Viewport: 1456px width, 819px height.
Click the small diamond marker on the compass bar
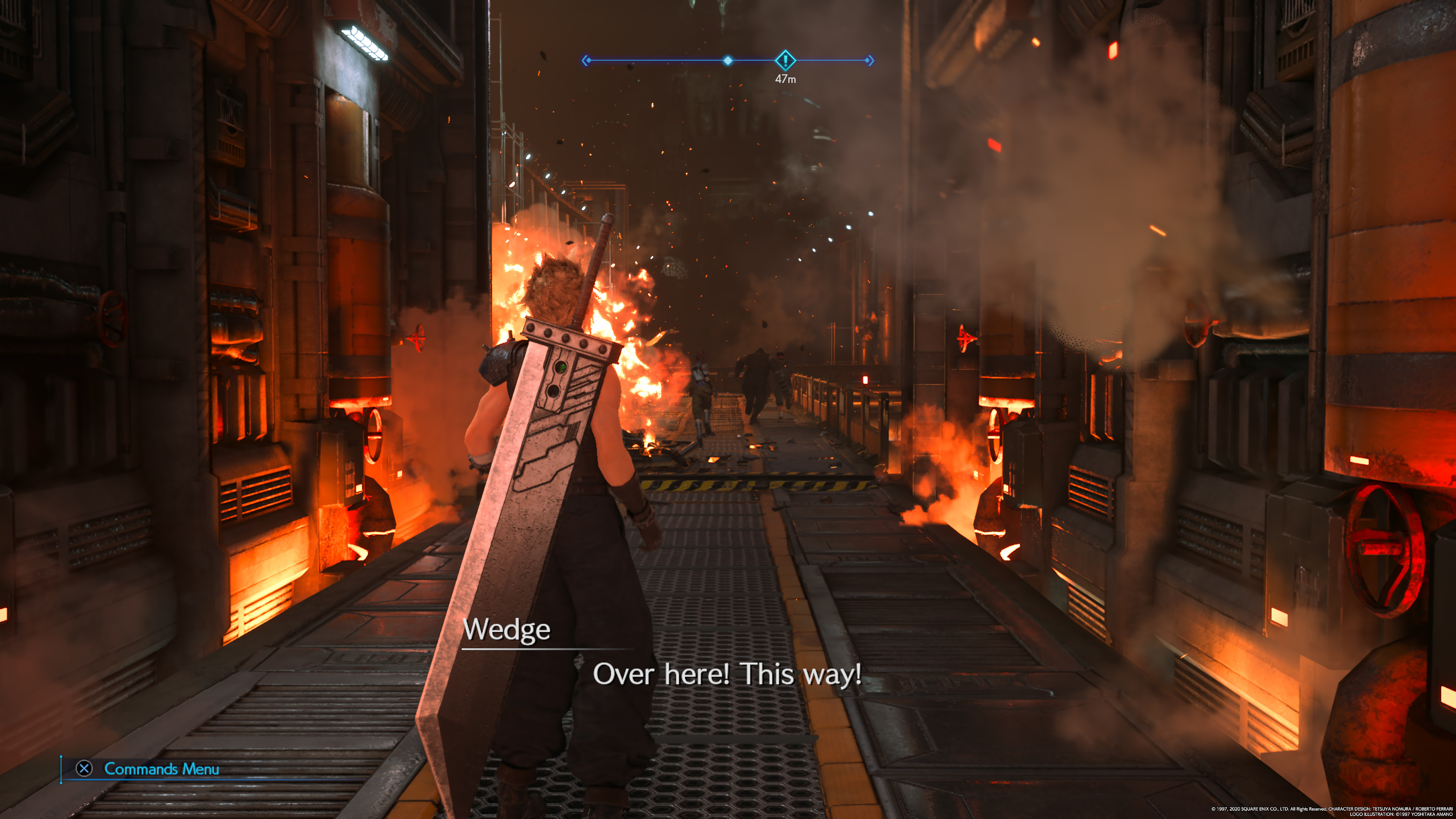(x=728, y=61)
